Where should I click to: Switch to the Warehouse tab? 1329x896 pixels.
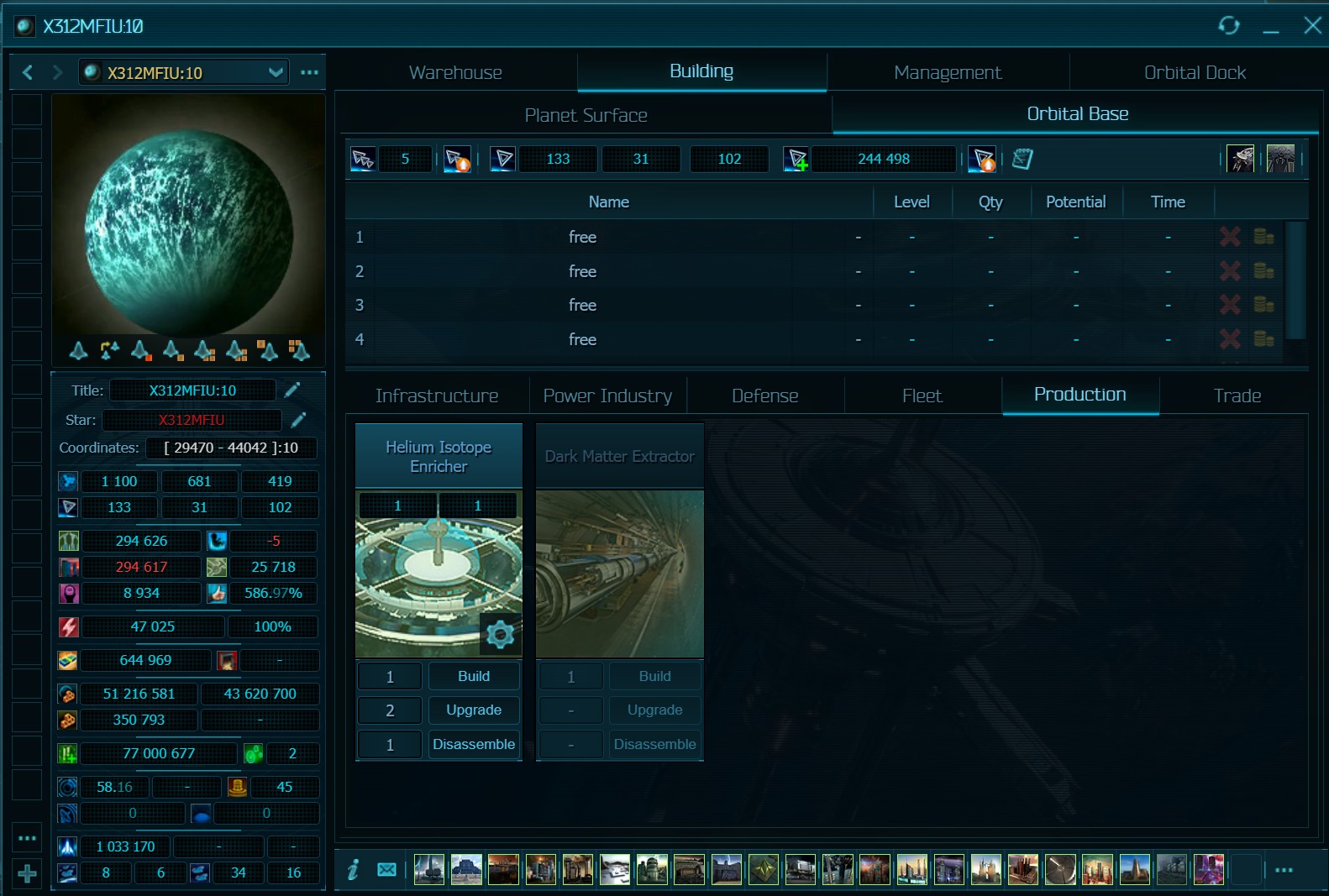tap(455, 73)
